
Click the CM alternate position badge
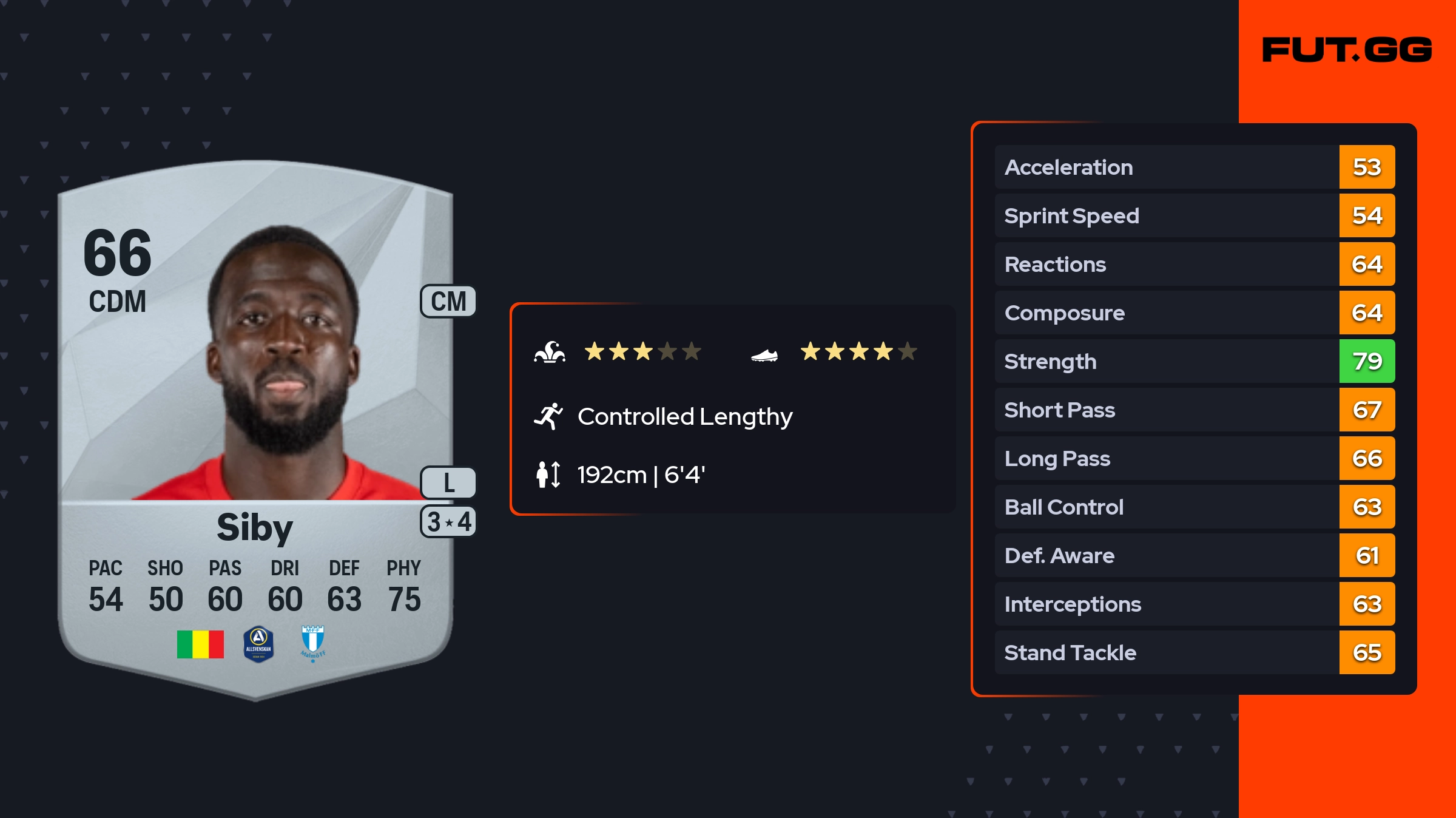point(448,302)
